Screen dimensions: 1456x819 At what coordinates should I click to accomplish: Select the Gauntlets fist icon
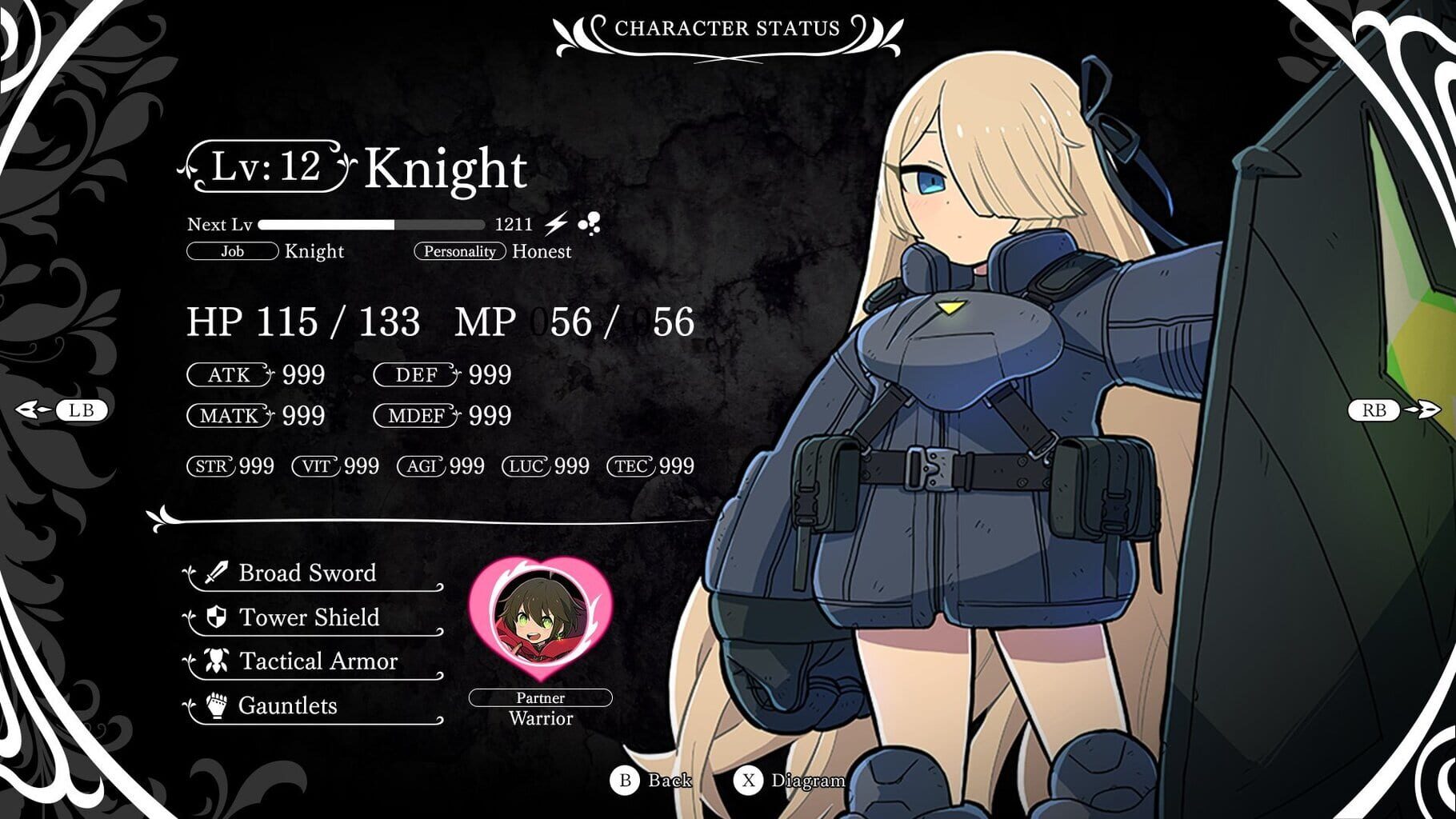pyautogui.click(x=214, y=705)
